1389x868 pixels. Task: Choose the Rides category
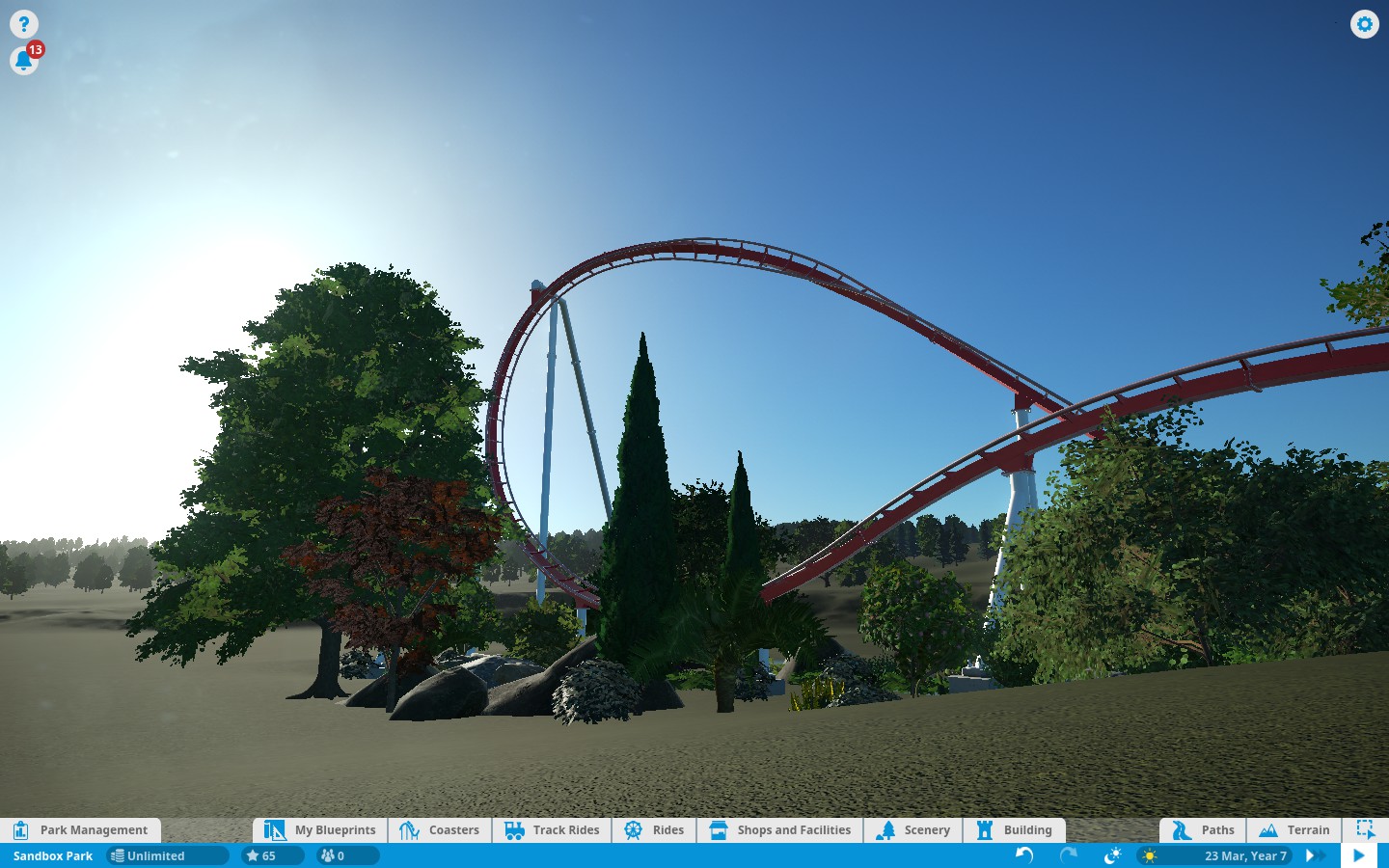pyautogui.click(x=654, y=830)
